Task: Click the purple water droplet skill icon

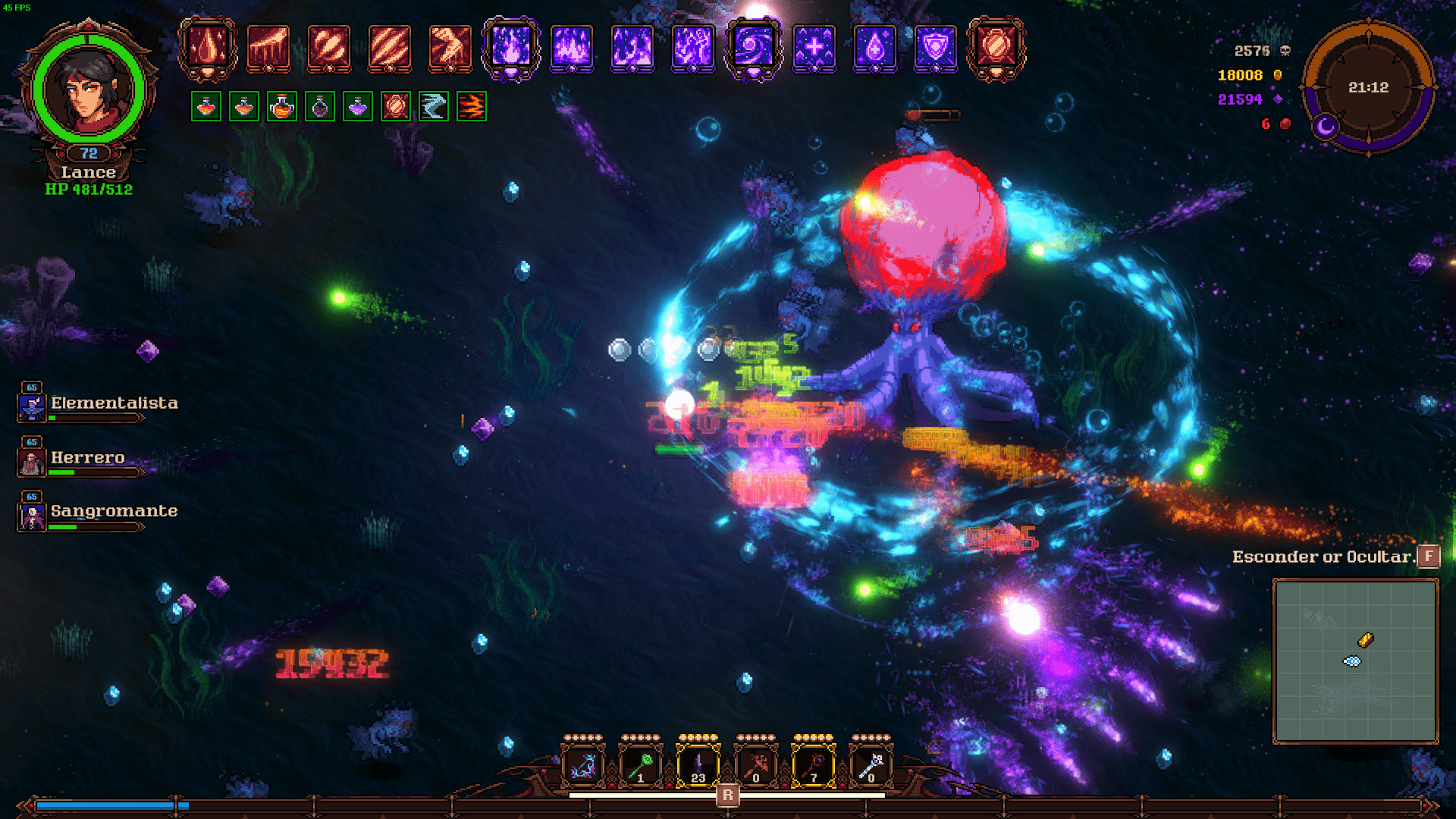Action: click(874, 48)
